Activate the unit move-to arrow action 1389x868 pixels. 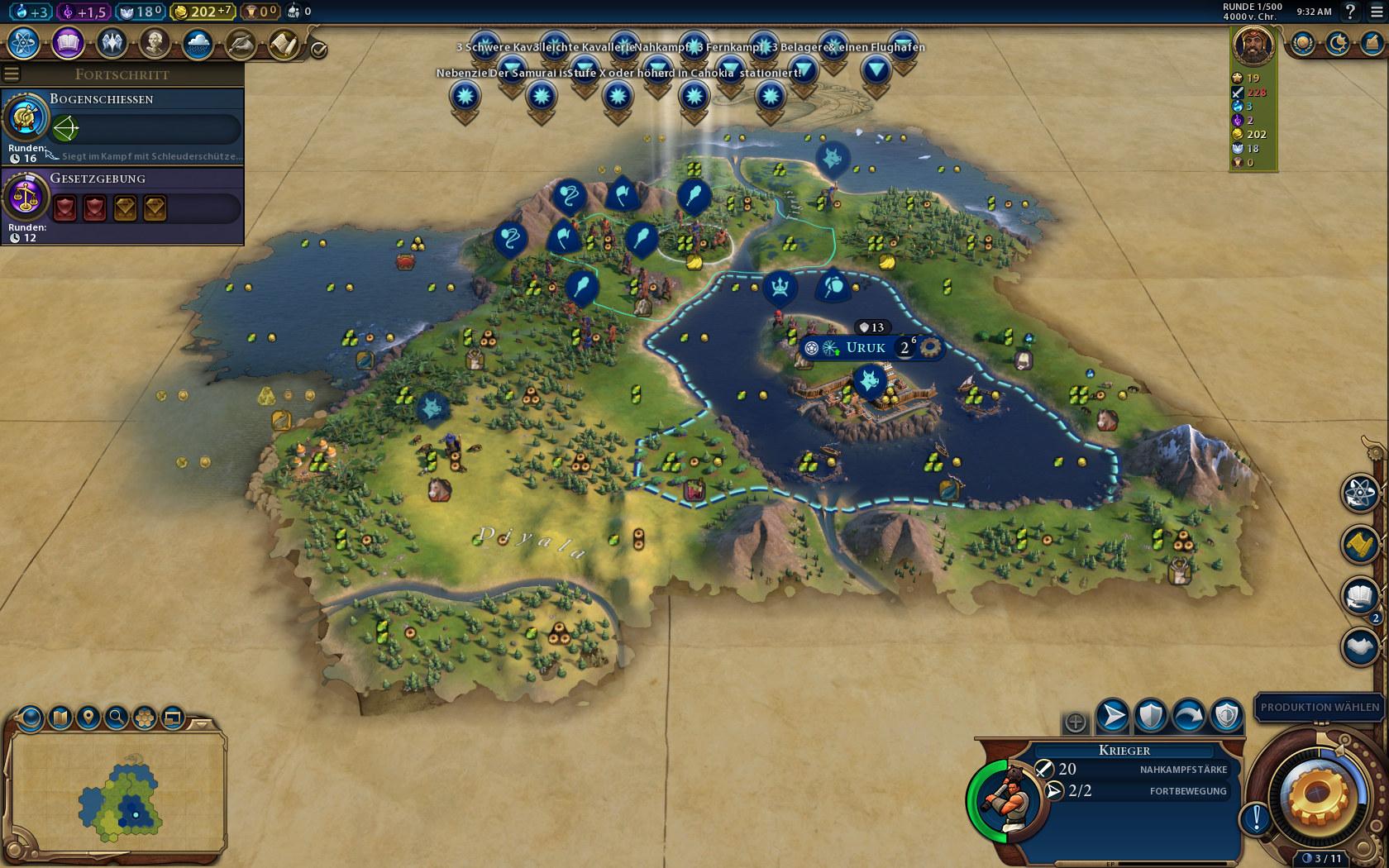click(x=1113, y=716)
